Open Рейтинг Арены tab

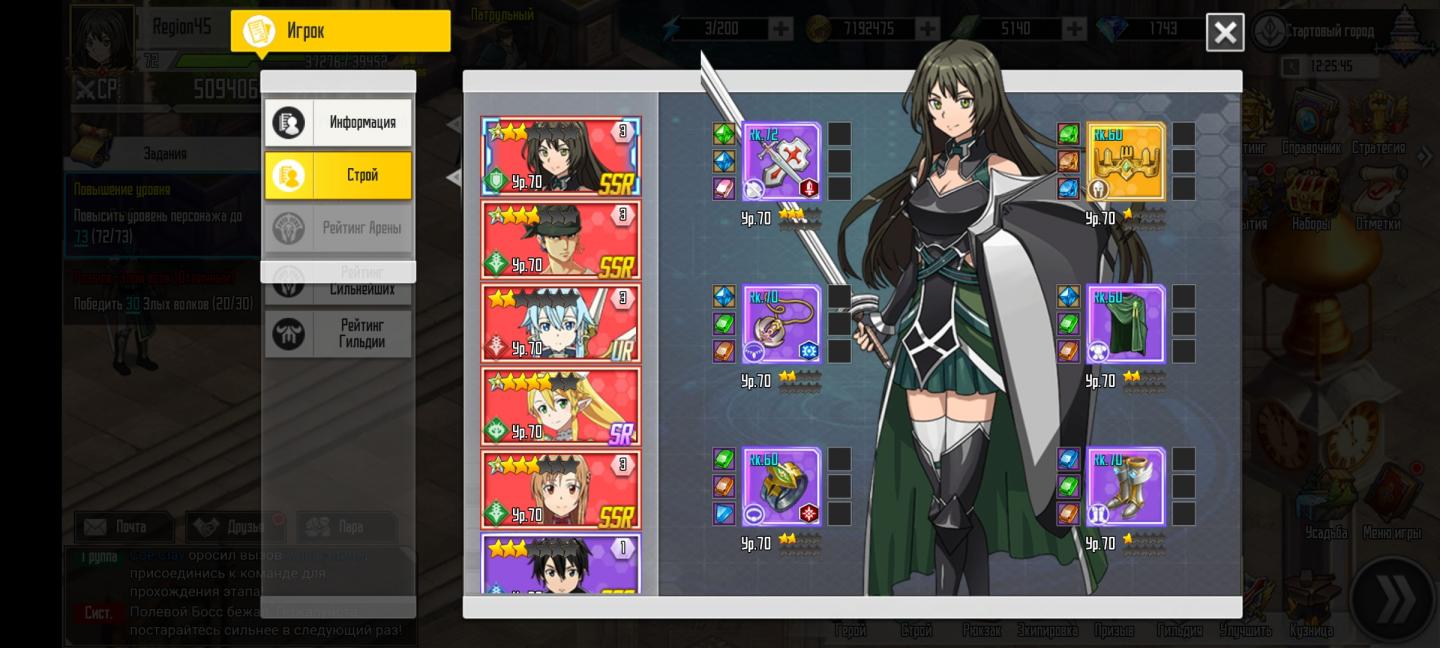338,228
